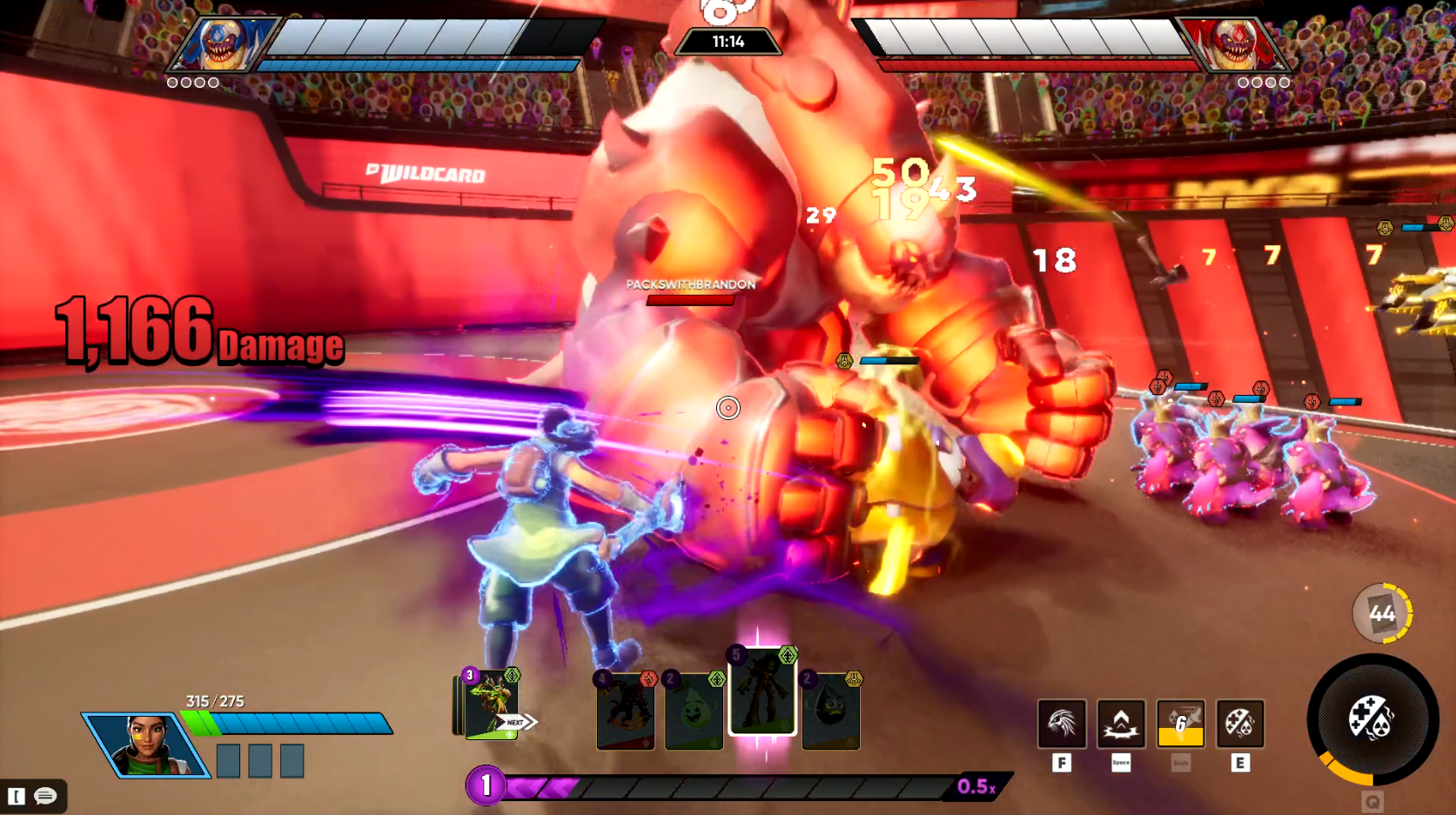Select the blue team clown portrait
The image size is (1456, 815).
(221, 43)
